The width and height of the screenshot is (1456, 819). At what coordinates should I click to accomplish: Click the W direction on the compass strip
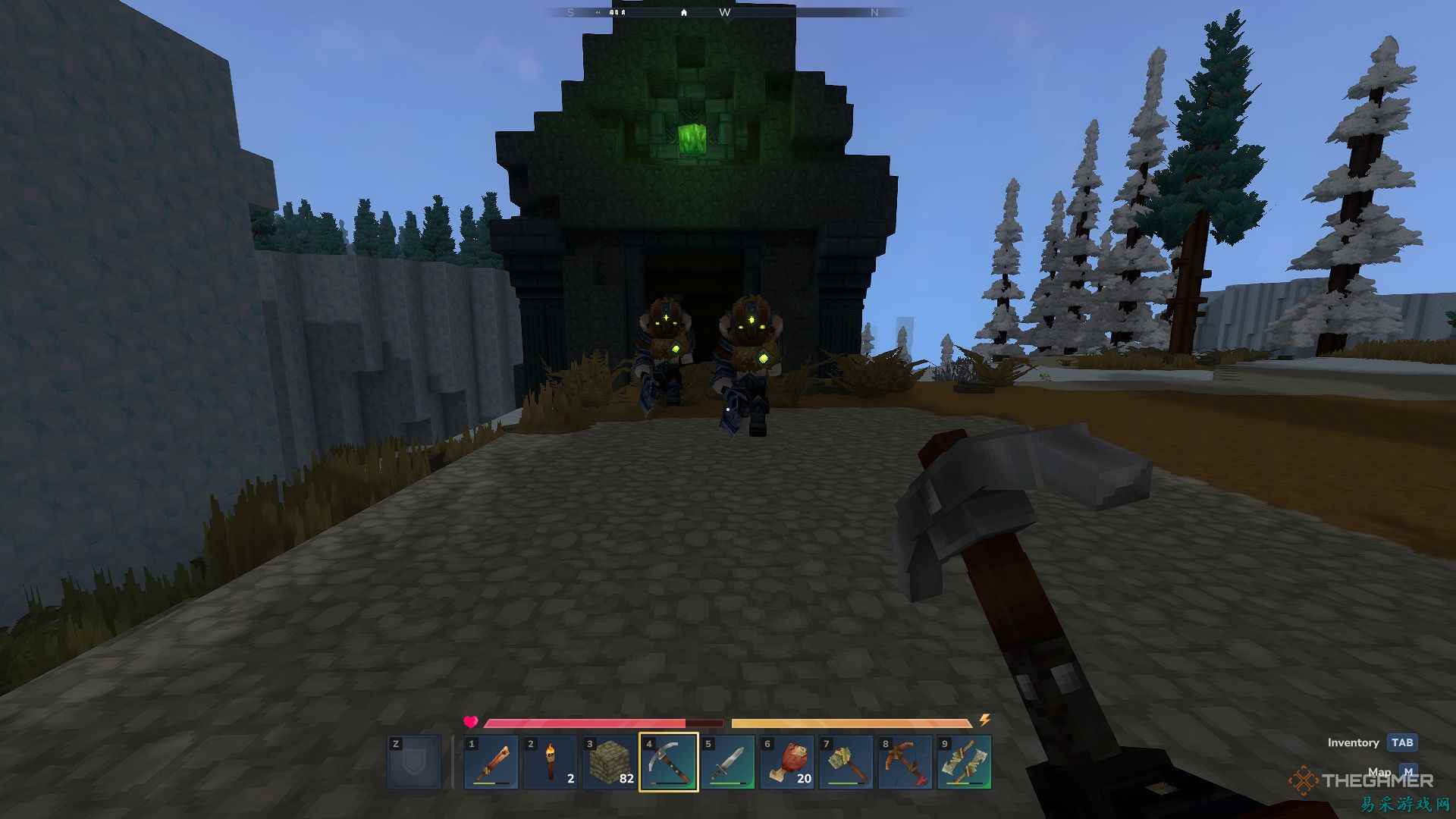coord(726,12)
